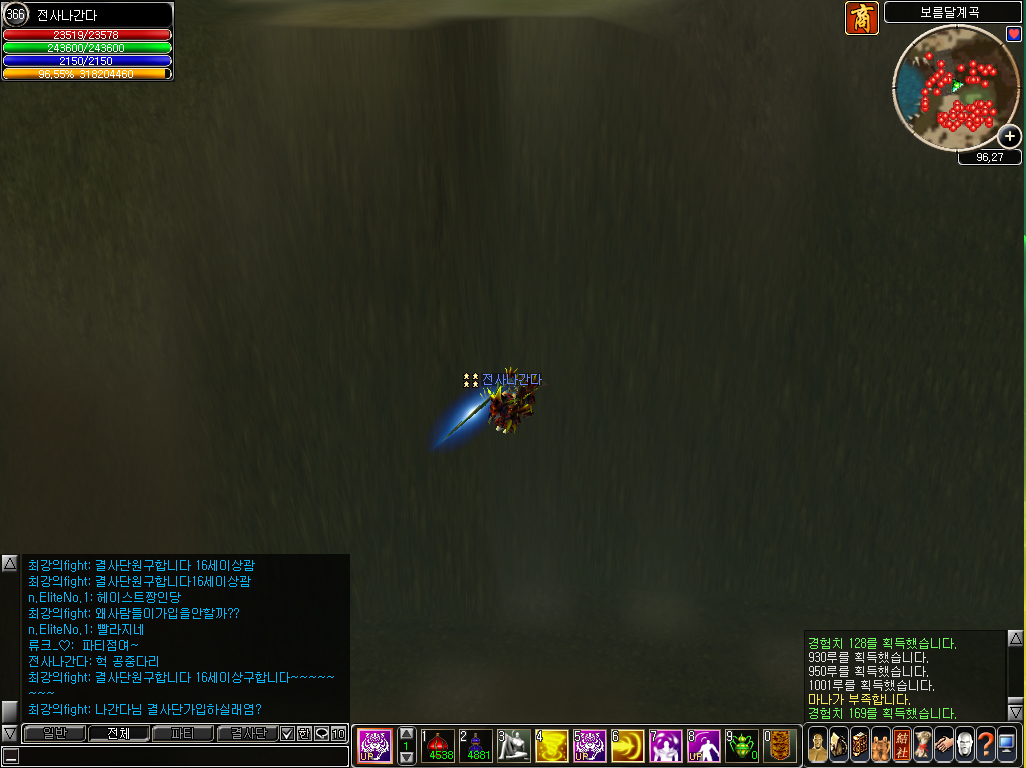Toggle the 한 language input button
The image size is (1026, 768).
(304, 733)
